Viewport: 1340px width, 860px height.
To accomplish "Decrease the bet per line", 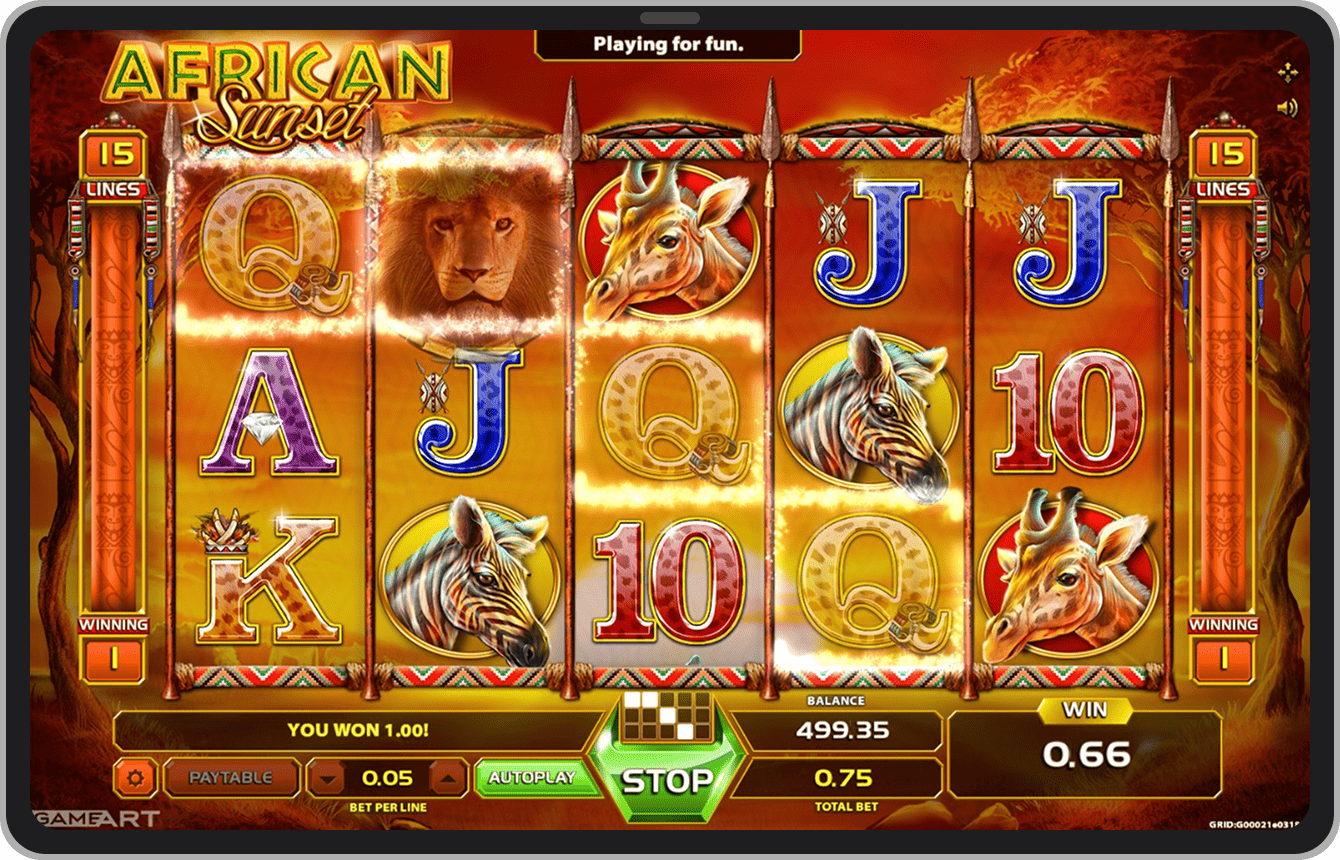I will click(x=327, y=778).
